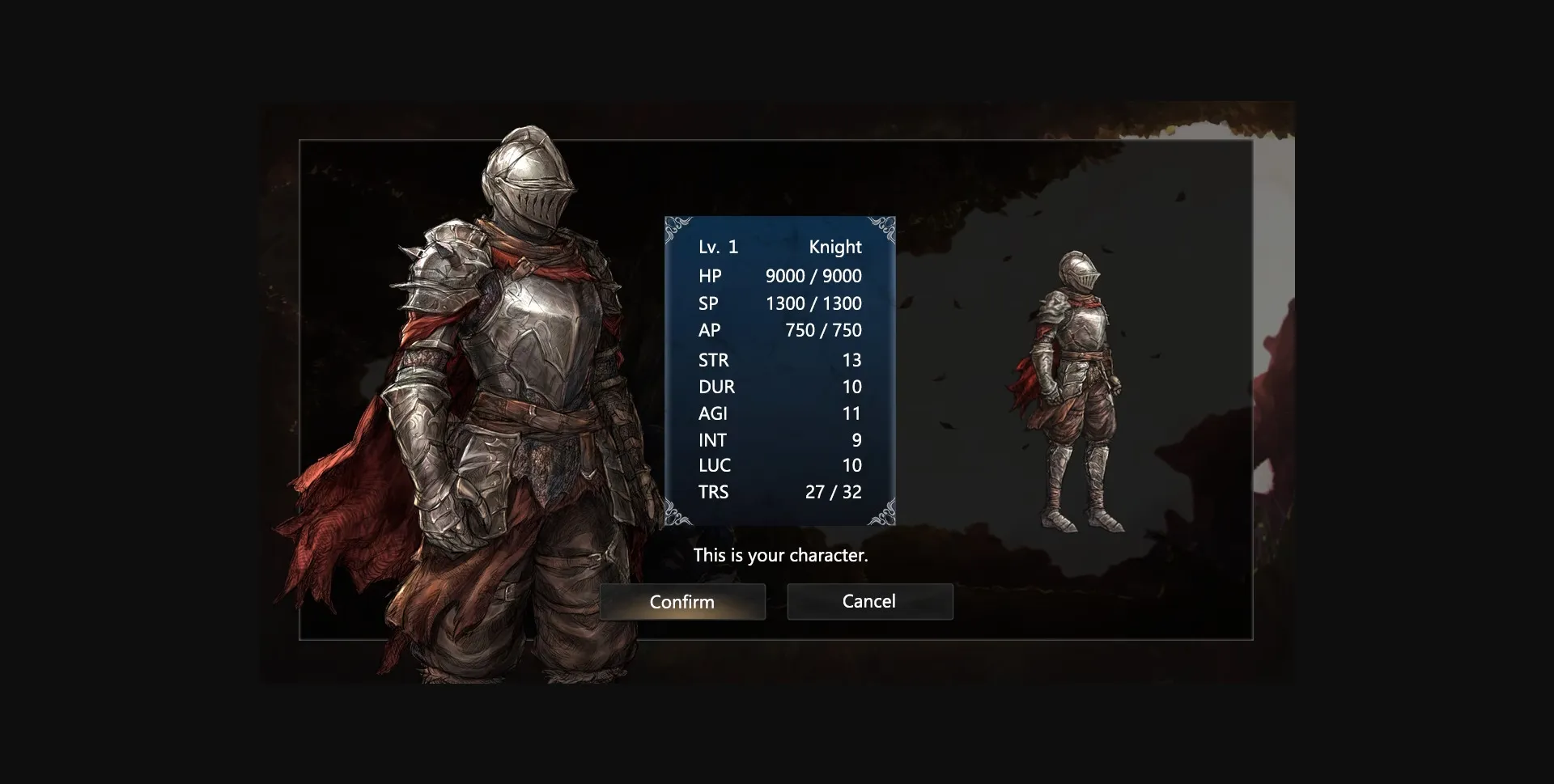
Task: Select the LUC attribute
Action: pos(715,465)
